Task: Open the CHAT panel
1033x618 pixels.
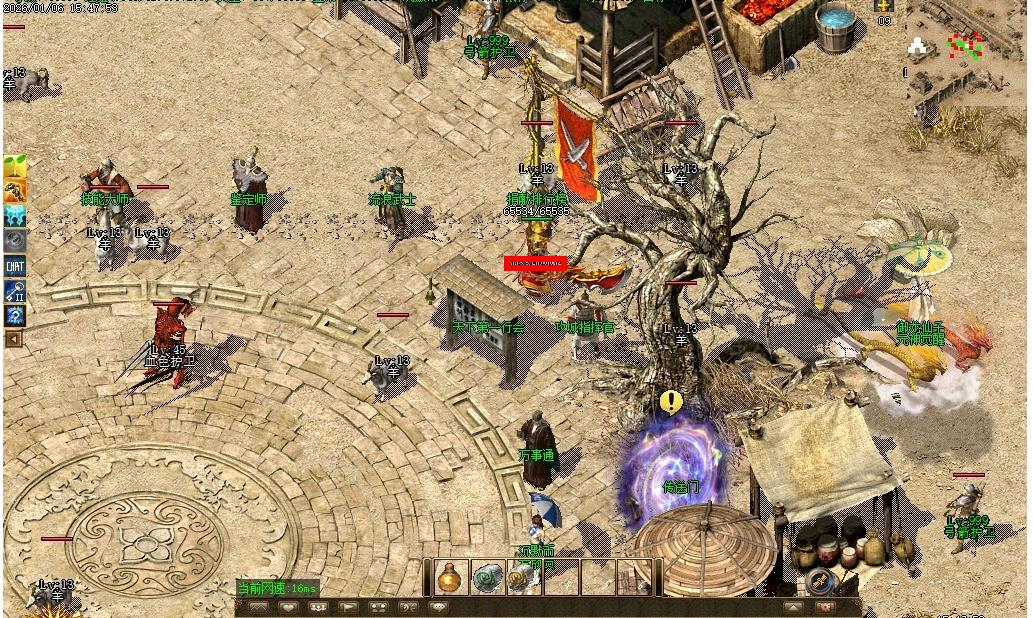Action: tap(14, 266)
